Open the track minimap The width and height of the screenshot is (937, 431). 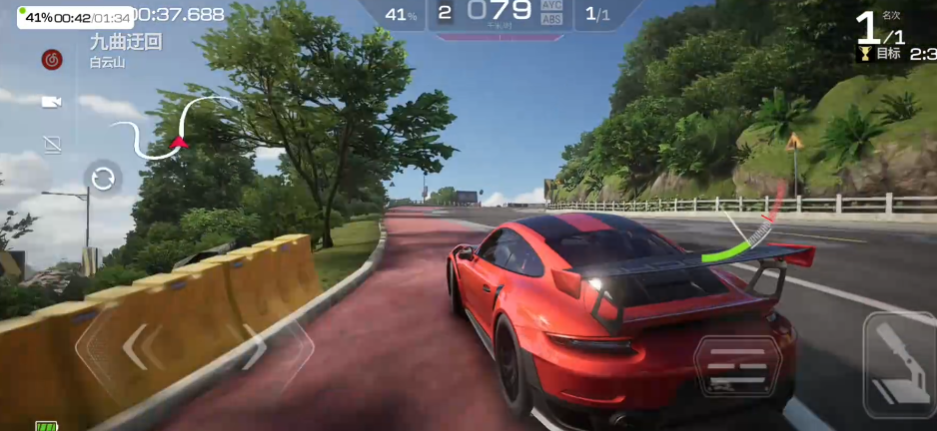175,128
